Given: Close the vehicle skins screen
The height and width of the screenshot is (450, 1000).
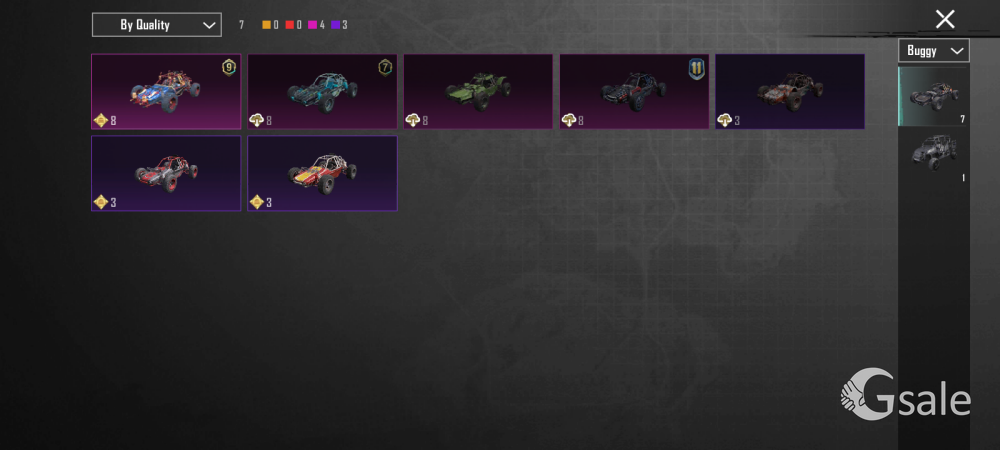Looking at the screenshot, I should click(944, 19).
